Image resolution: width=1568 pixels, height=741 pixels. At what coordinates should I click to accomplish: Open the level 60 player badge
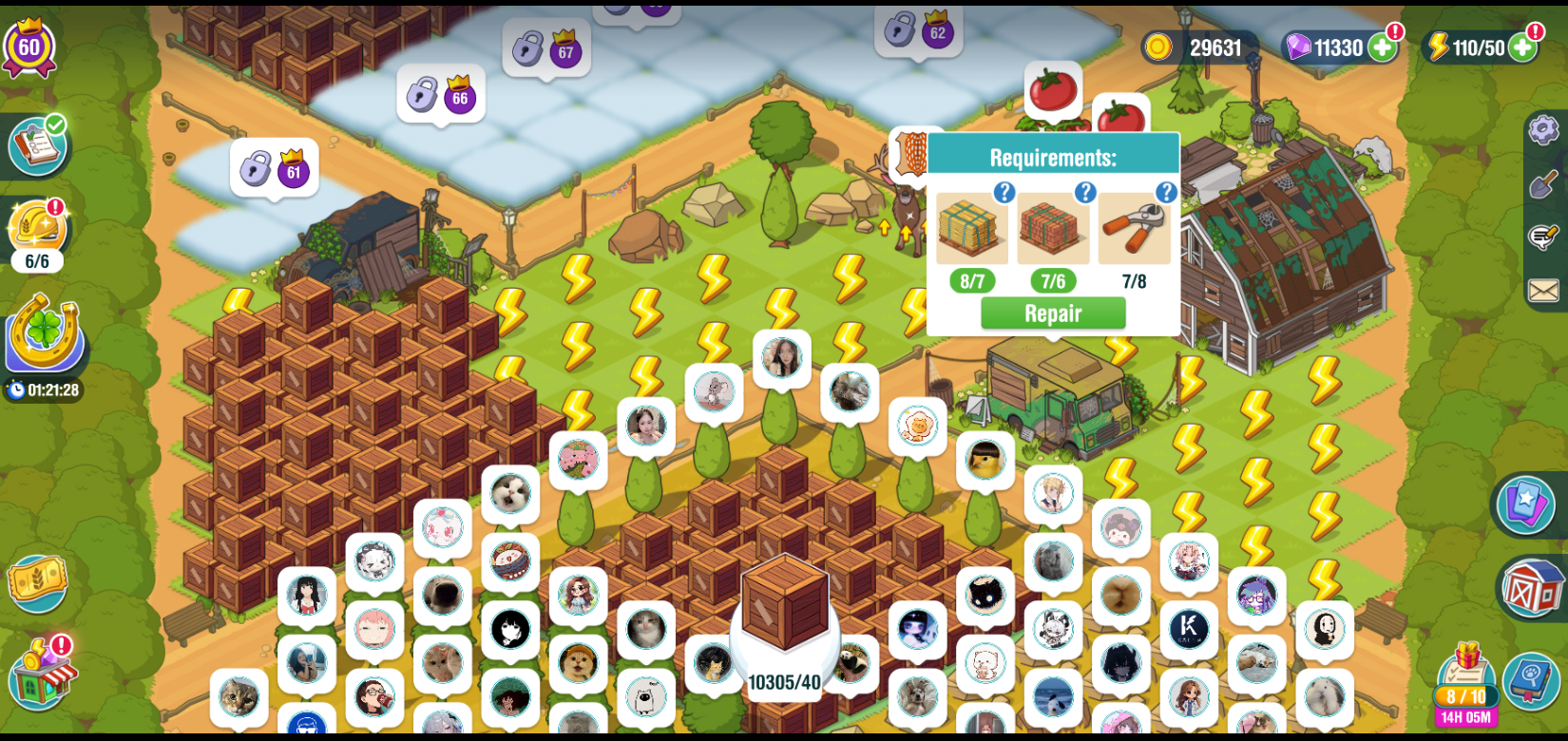coord(29,47)
